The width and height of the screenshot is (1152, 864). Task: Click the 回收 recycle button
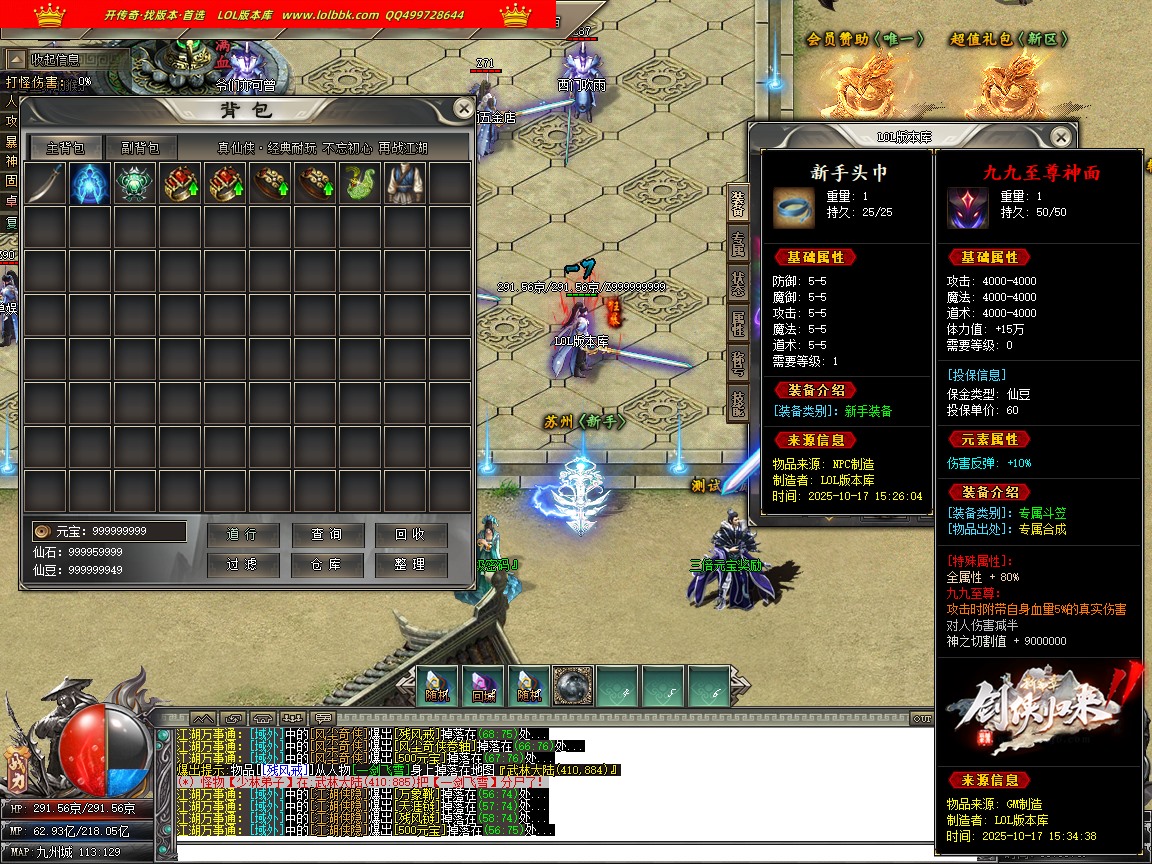click(410, 535)
